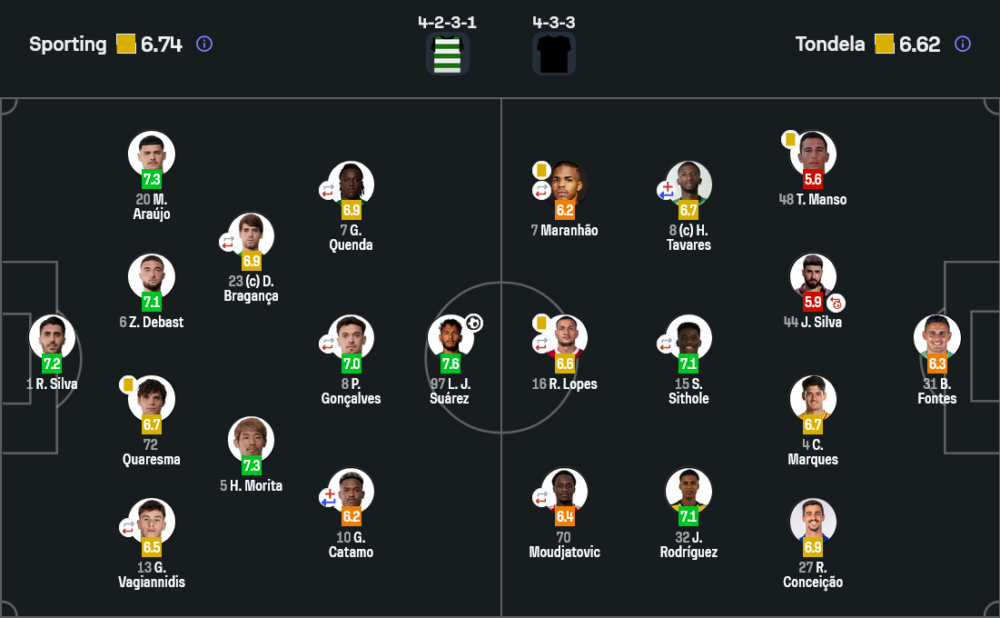The width and height of the screenshot is (1000, 618).
Task: Select L. J. Suárez player avatar
Action: (x=451, y=339)
